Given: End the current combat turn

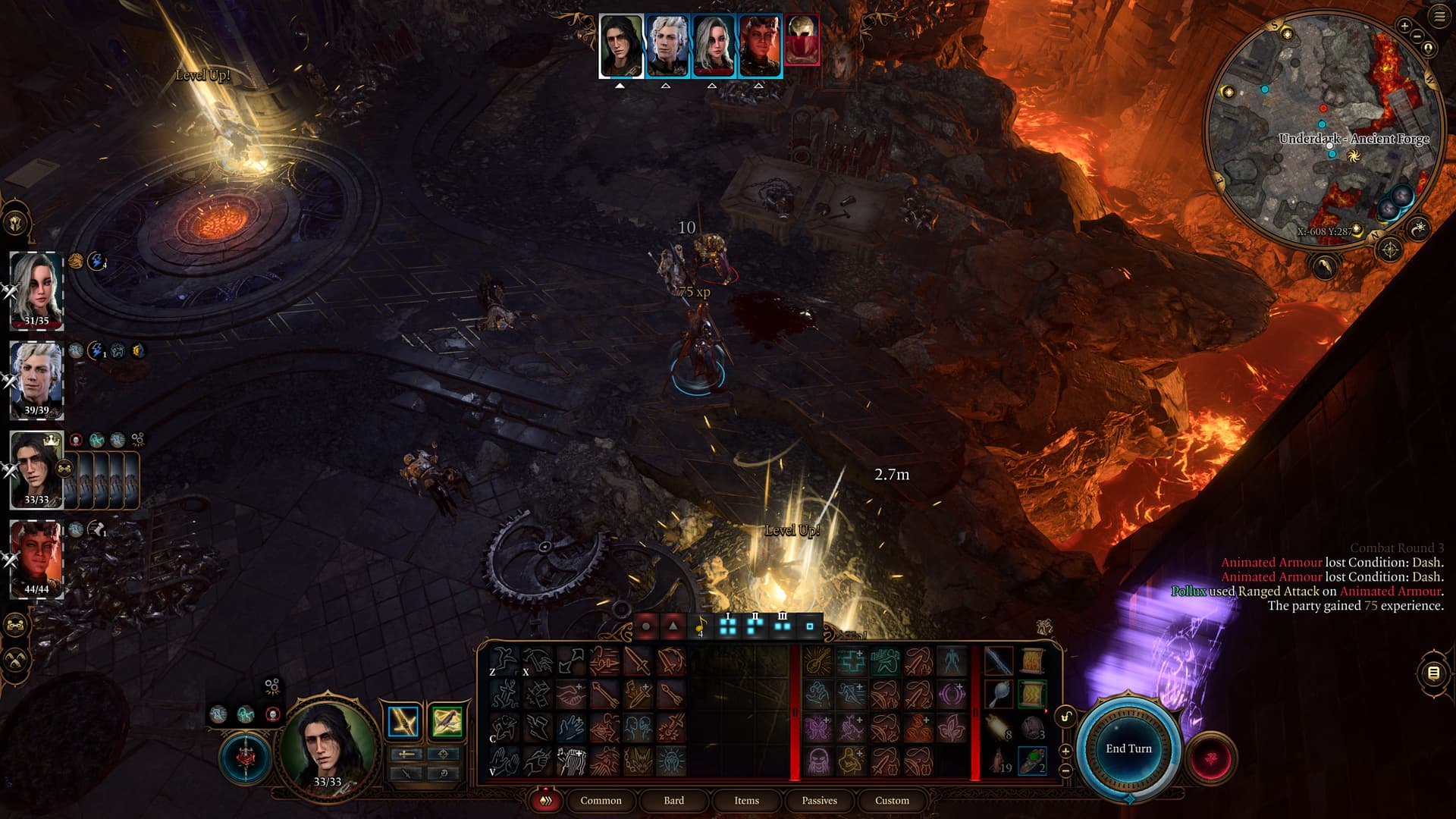Looking at the screenshot, I should 1128,748.
